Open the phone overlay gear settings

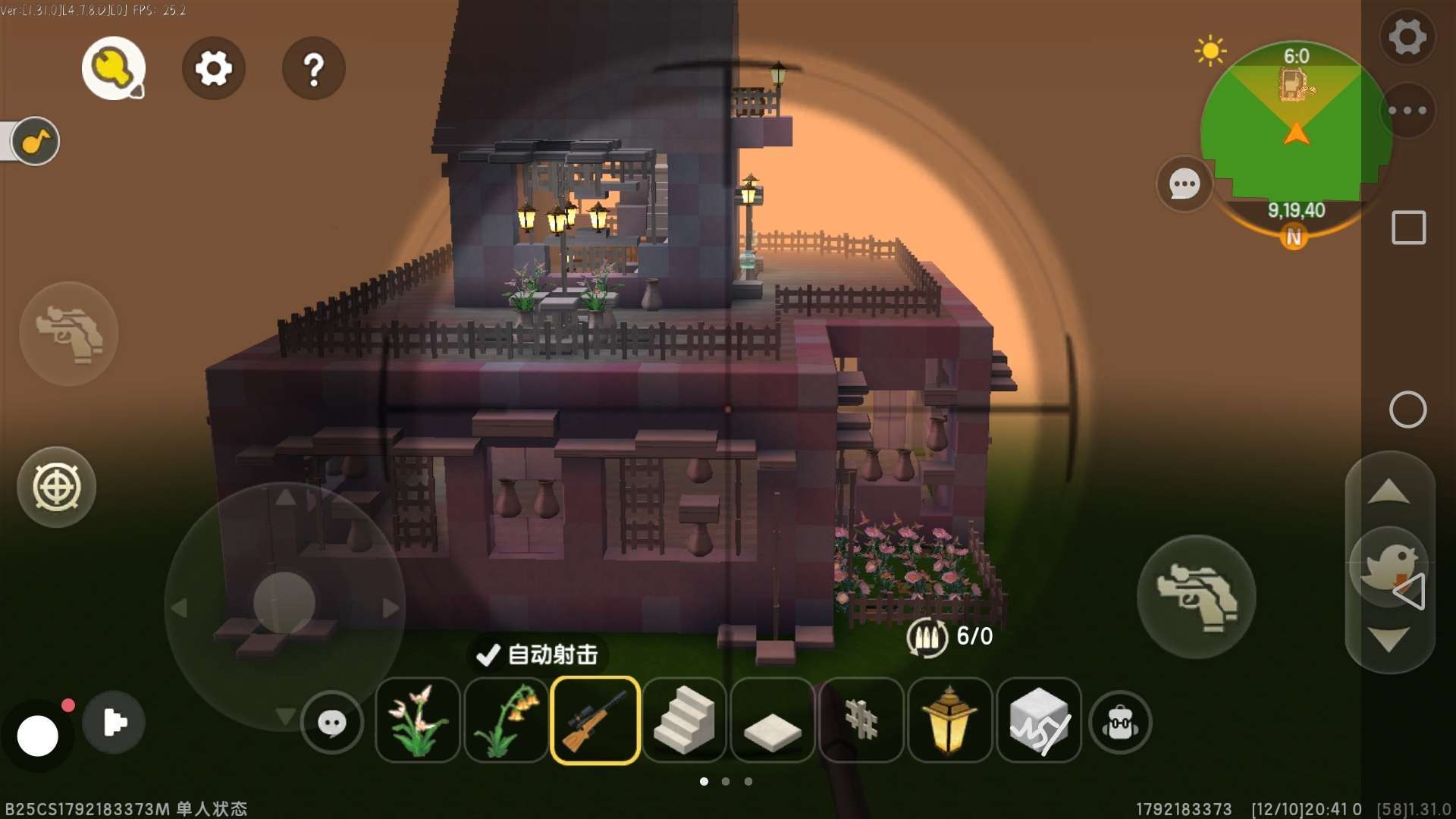[1407, 36]
